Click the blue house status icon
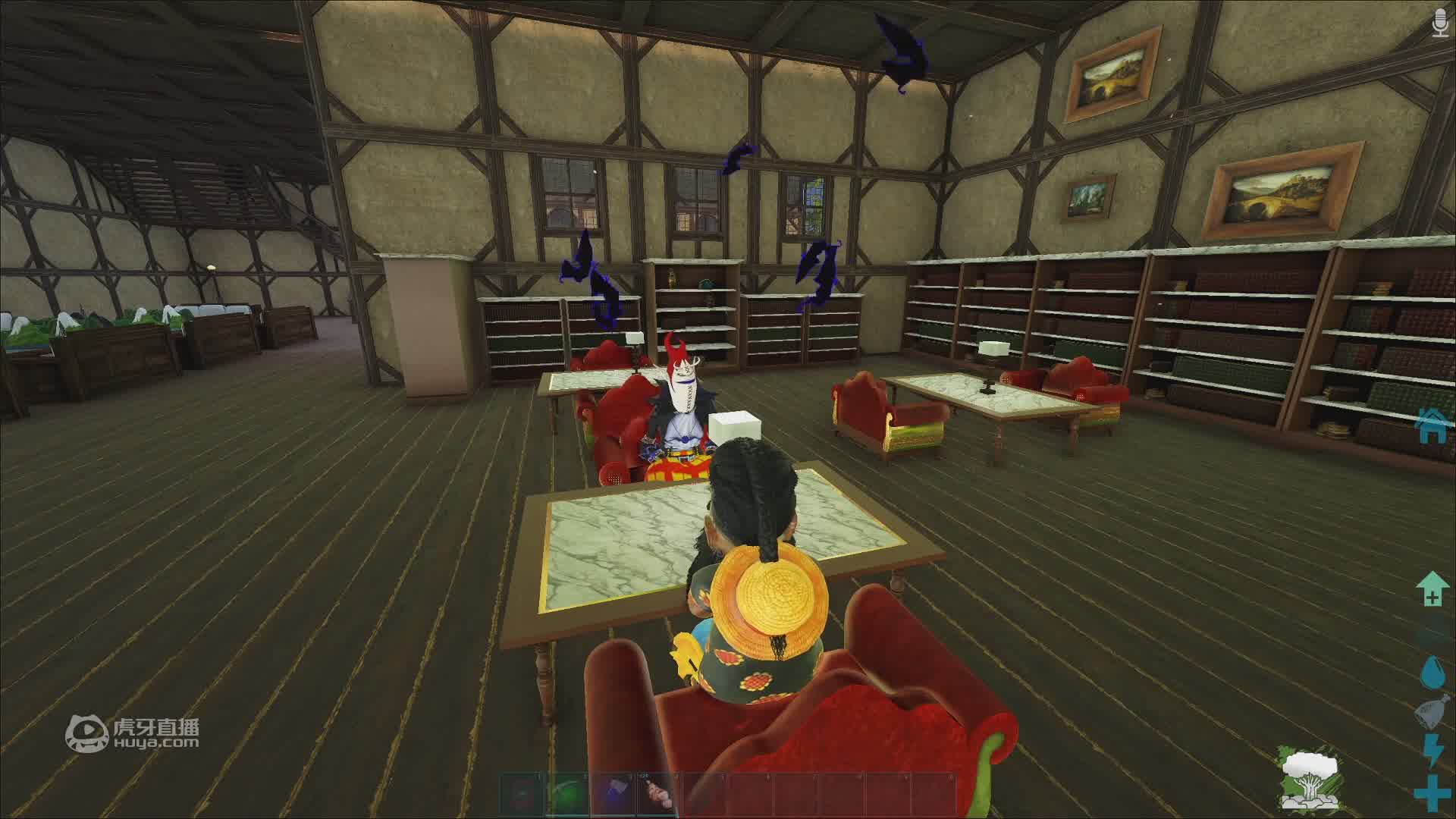1456x819 pixels. point(1432,425)
